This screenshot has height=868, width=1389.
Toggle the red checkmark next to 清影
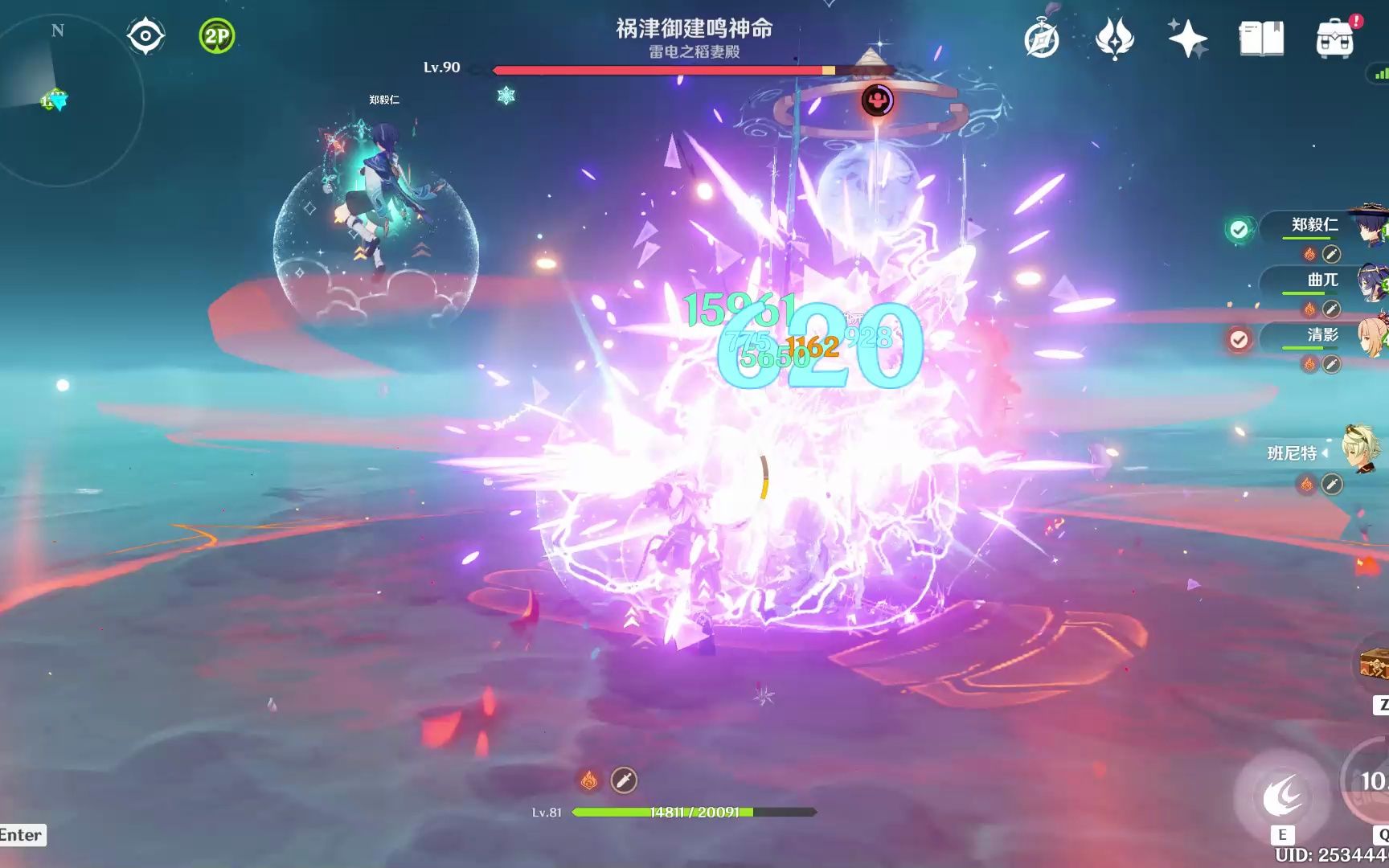pos(1239,339)
